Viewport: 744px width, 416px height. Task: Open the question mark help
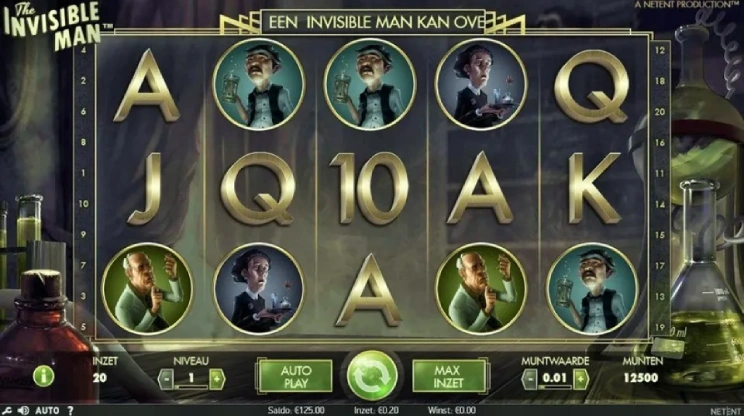70,410
